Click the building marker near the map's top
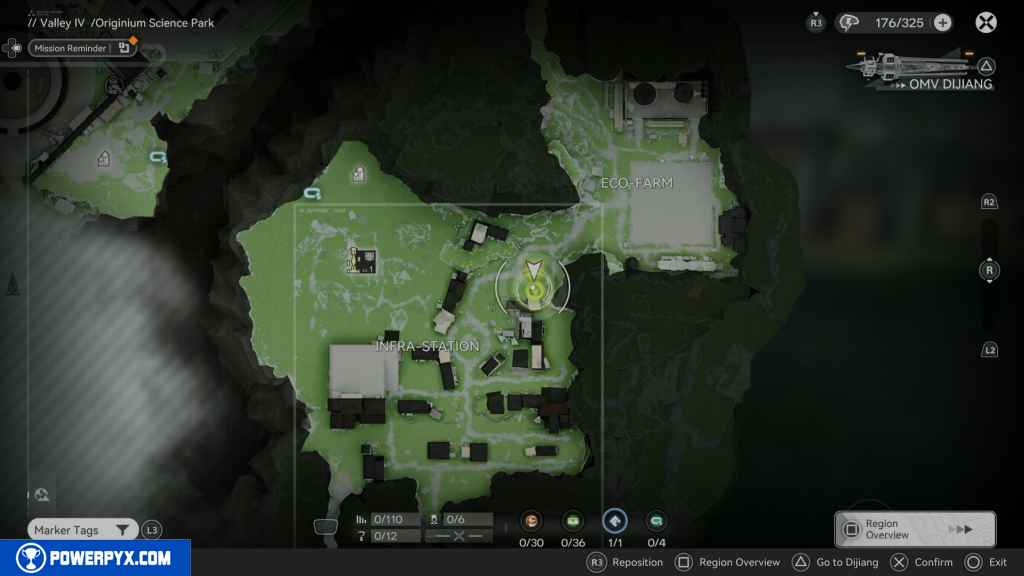 tap(358, 175)
